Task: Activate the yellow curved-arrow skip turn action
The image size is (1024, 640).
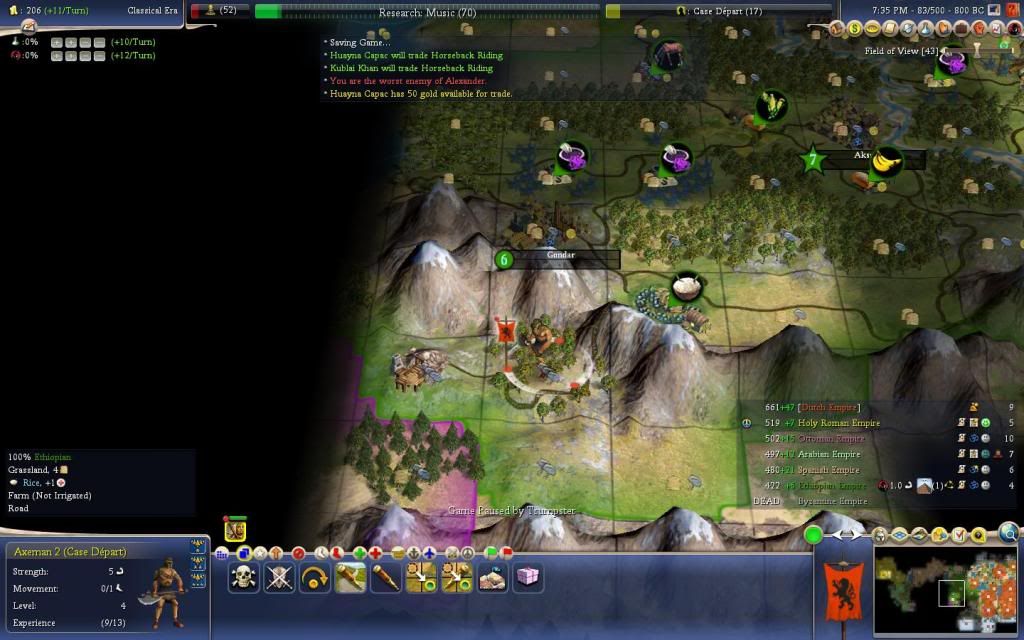Action: tap(315, 577)
